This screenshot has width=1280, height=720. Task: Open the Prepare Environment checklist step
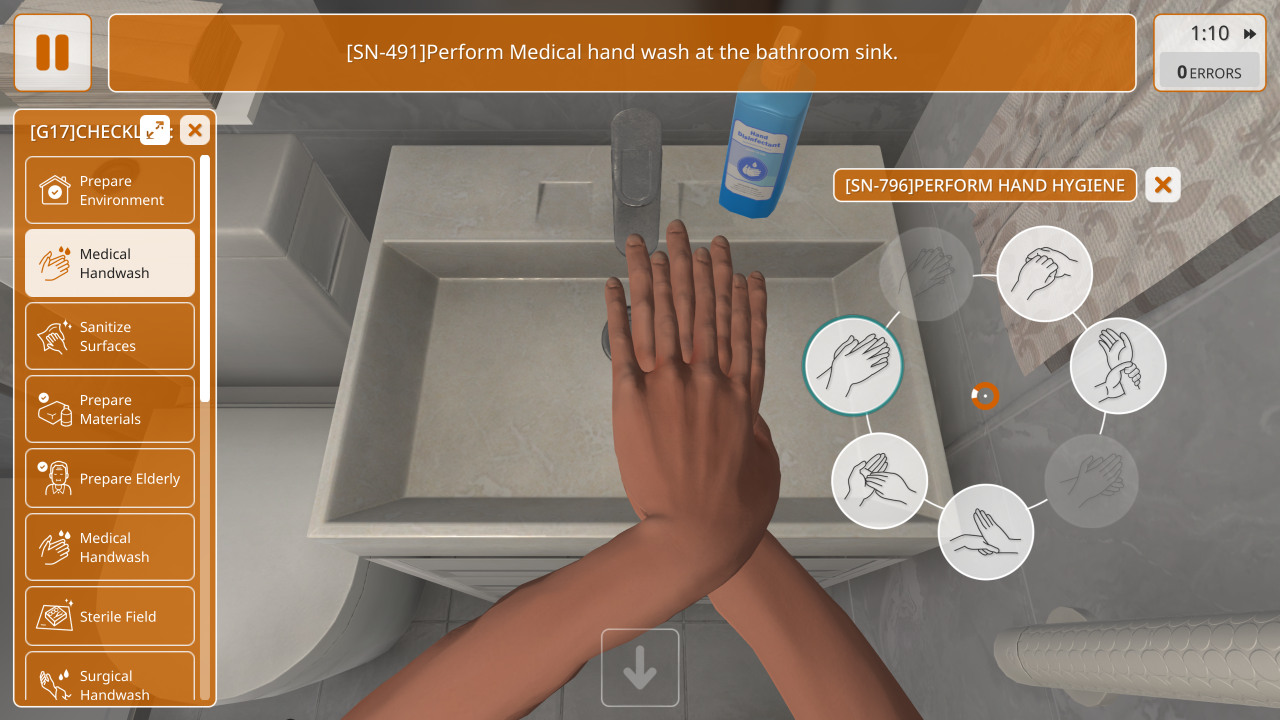click(110, 190)
